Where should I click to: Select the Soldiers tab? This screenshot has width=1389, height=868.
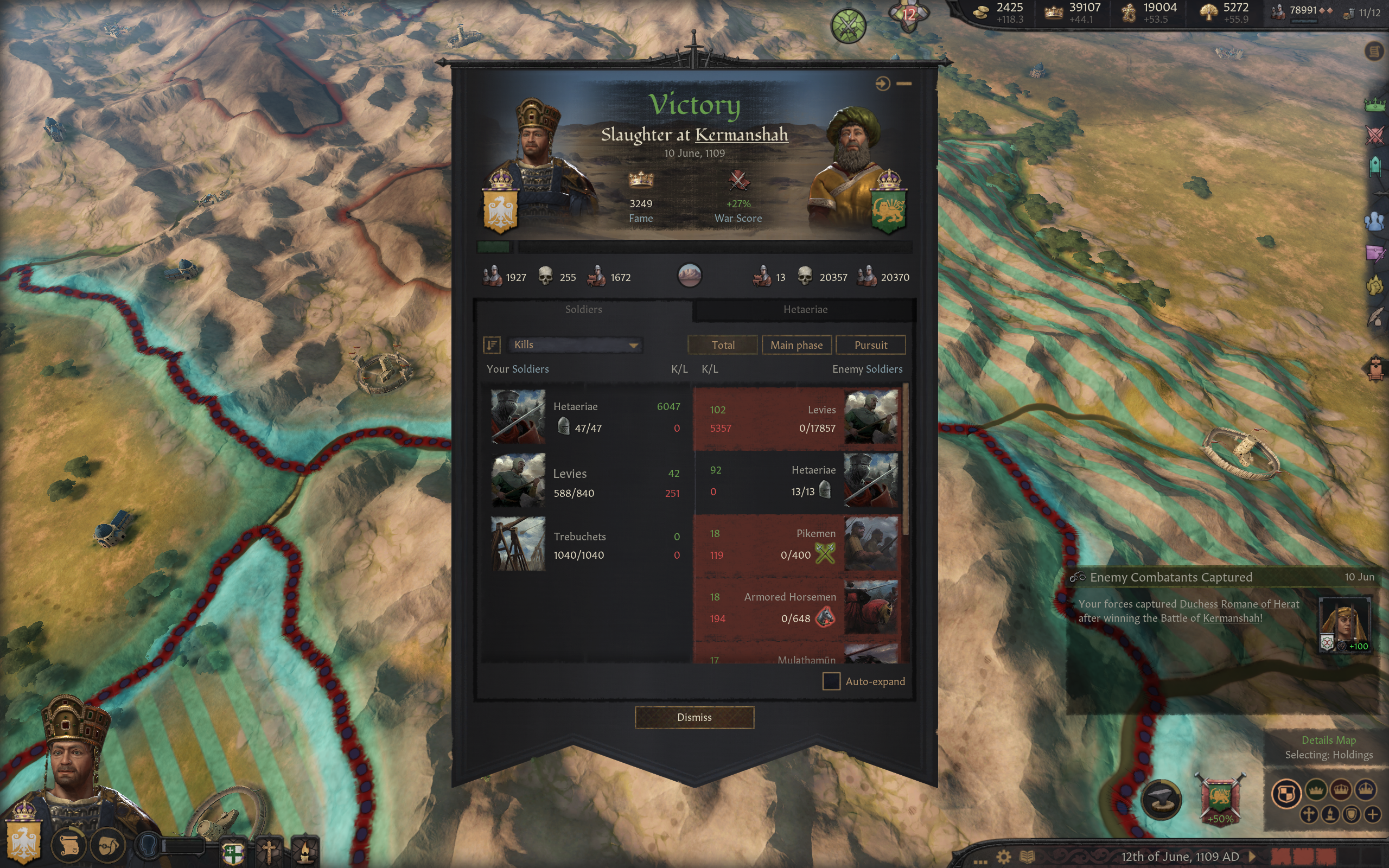coord(583,309)
